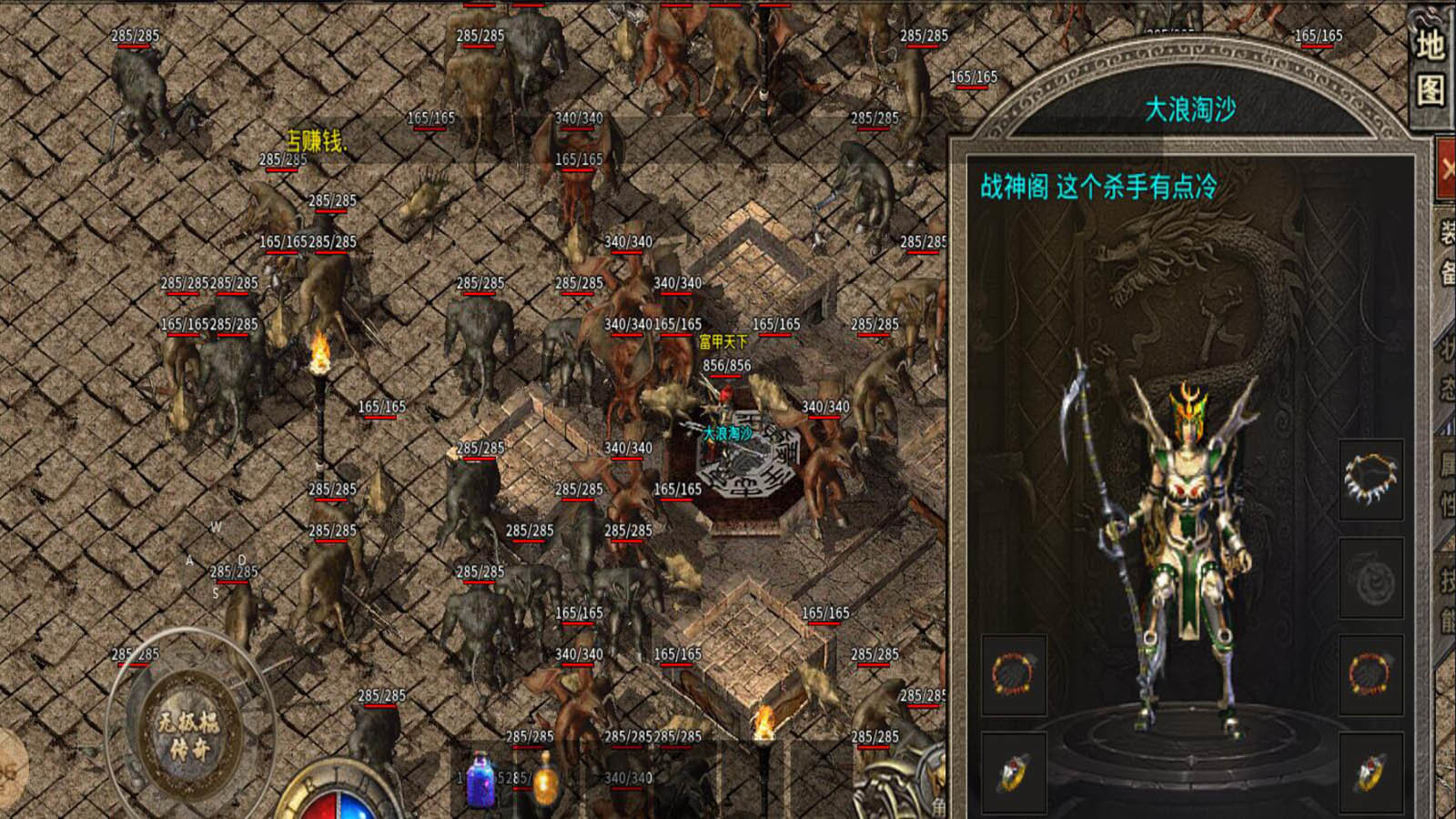The image size is (1456, 819).
Task: Tap the 无极棍传奇 virtual joystick
Action: (188, 734)
